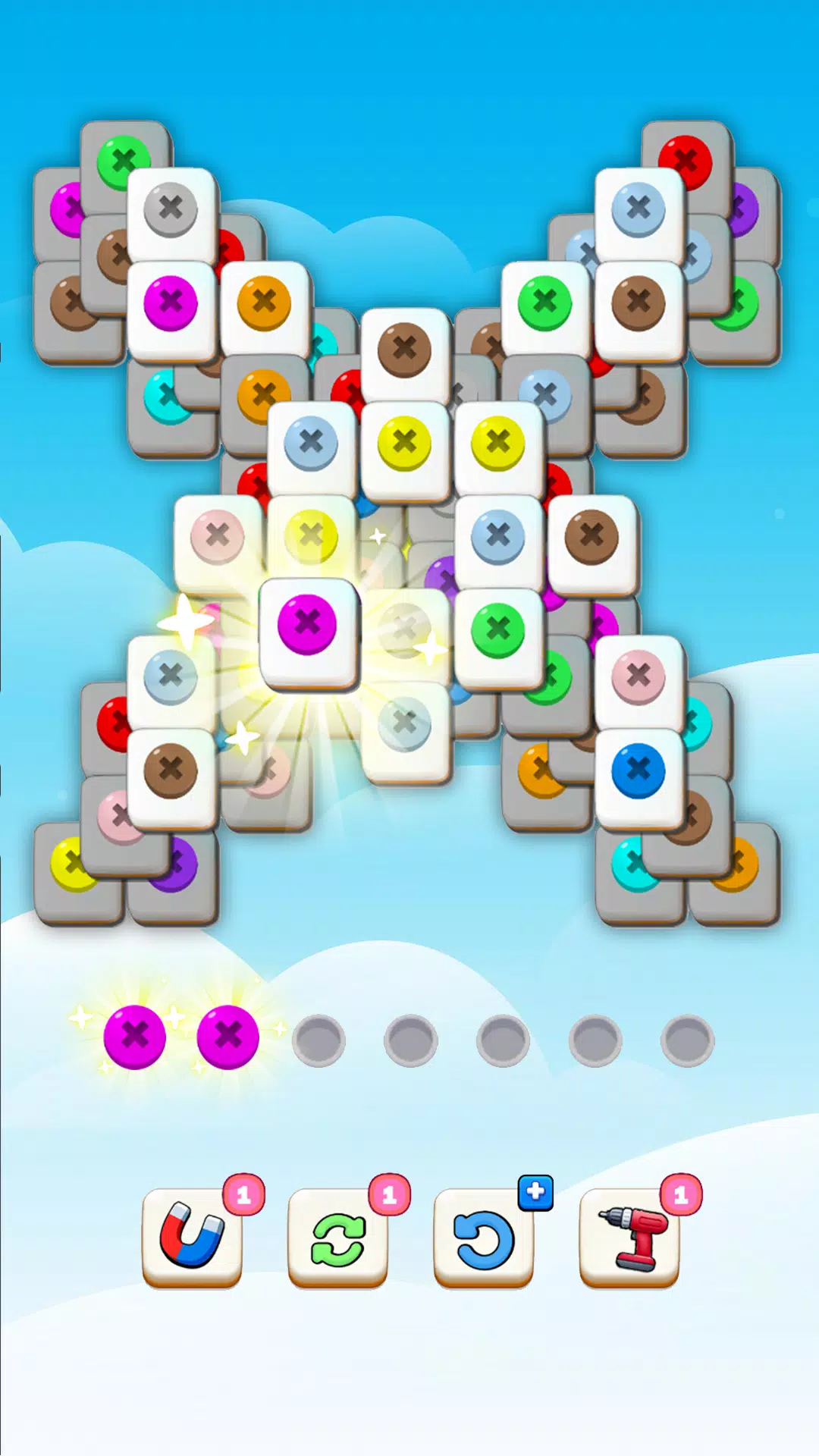Add more undo boosters with plus badge
Viewport: 819px width, 1456px height.
click(535, 1192)
